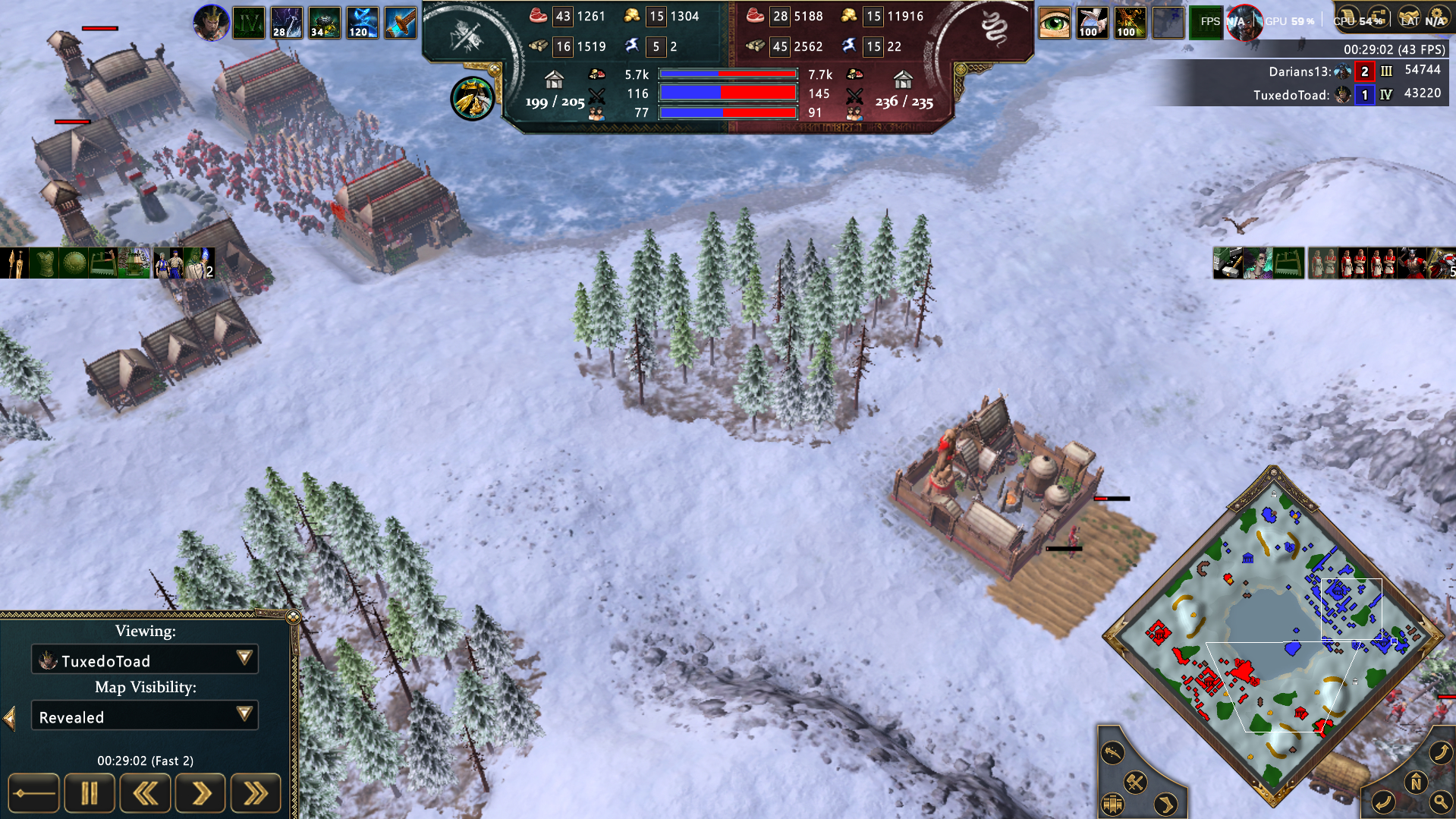Click the green eye god power icon

1054,23
